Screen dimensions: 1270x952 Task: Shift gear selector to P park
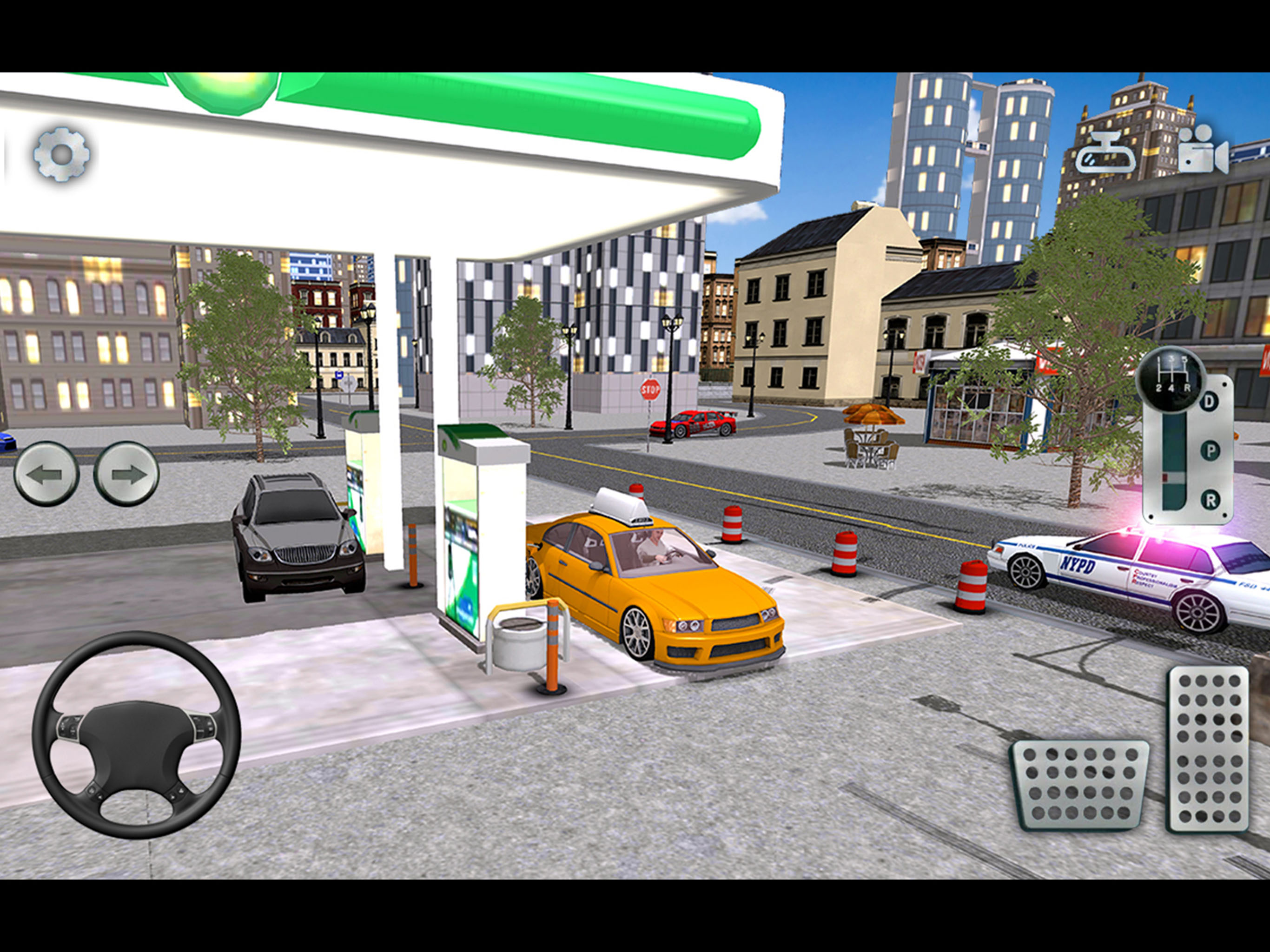(x=1210, y=451)
